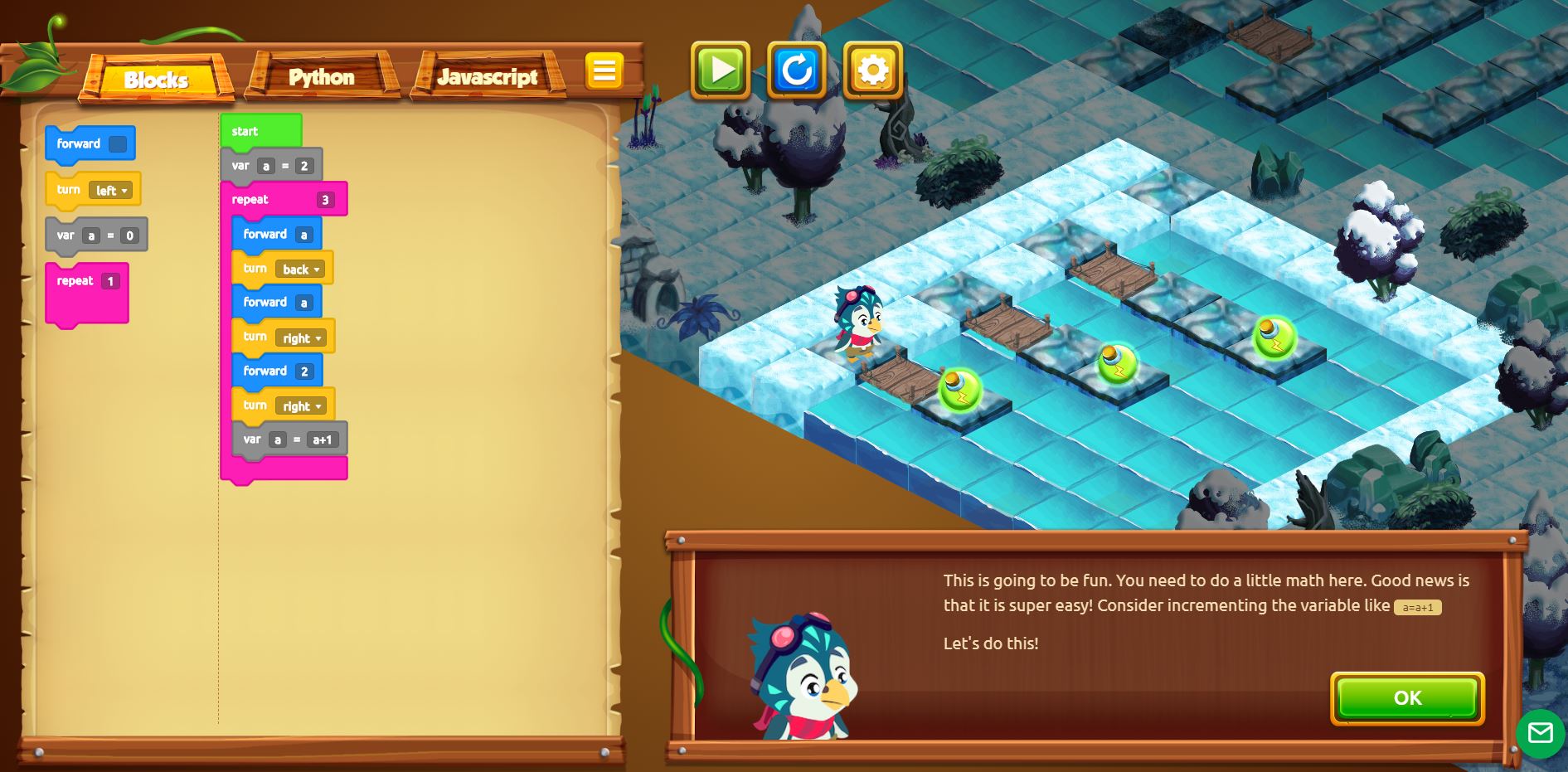
Task: Edit the value 2 in 'var a = 2'
Action: pyautogui.click(x=304, y=166)
